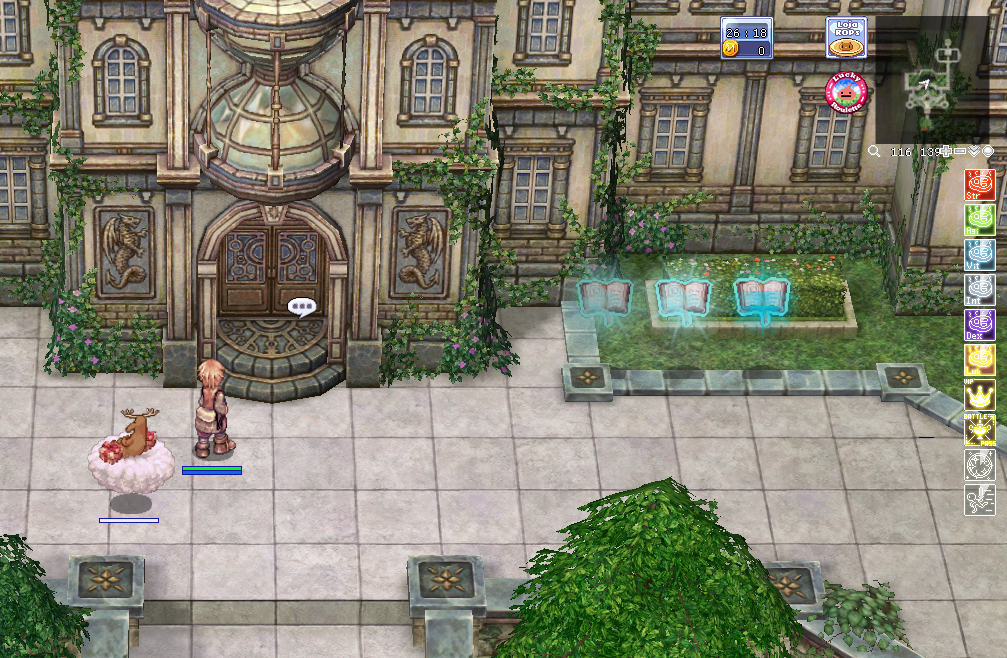Click the round button beside the minimap chevrons
Screen dimensions: 1007x658
tap(988, 151)
